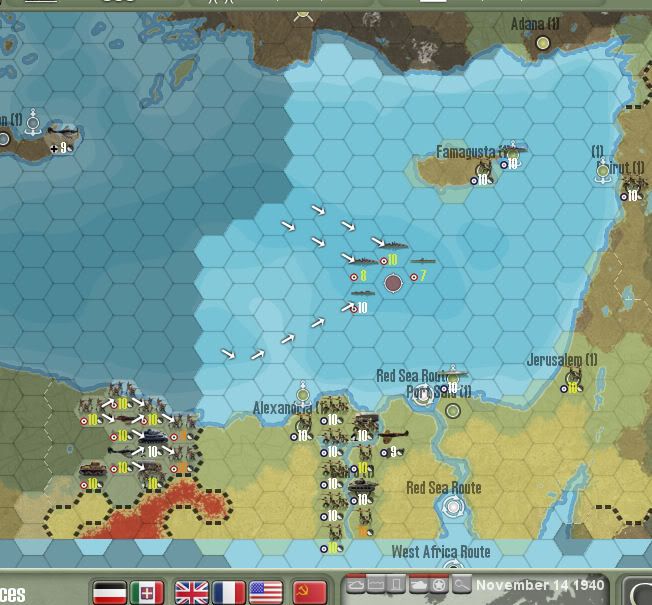
Task: Select the Jerusalem garrison unit
Action: [x=573, y=379]
